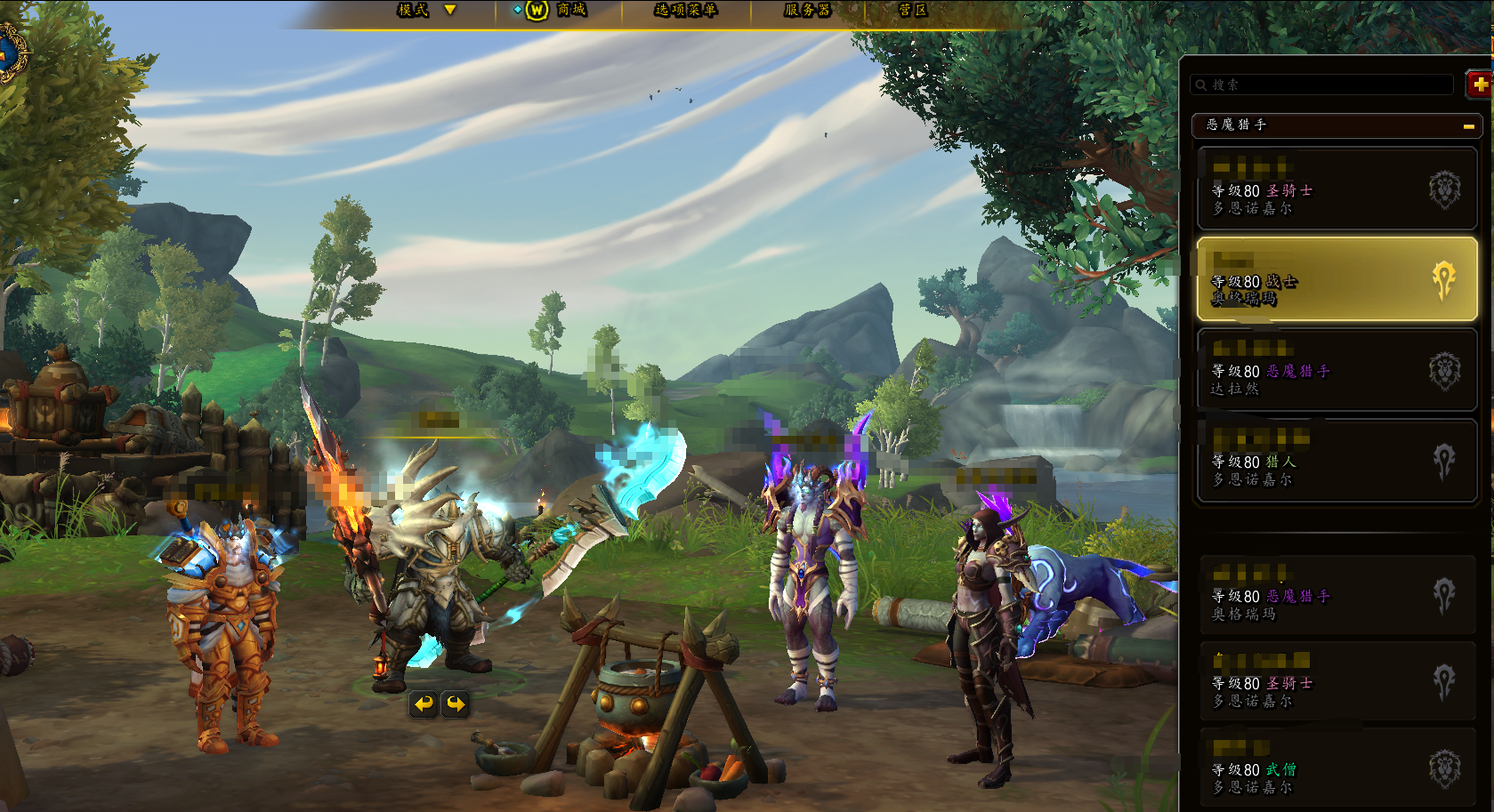Open the 服务器 realm list

tap(807, 10)
